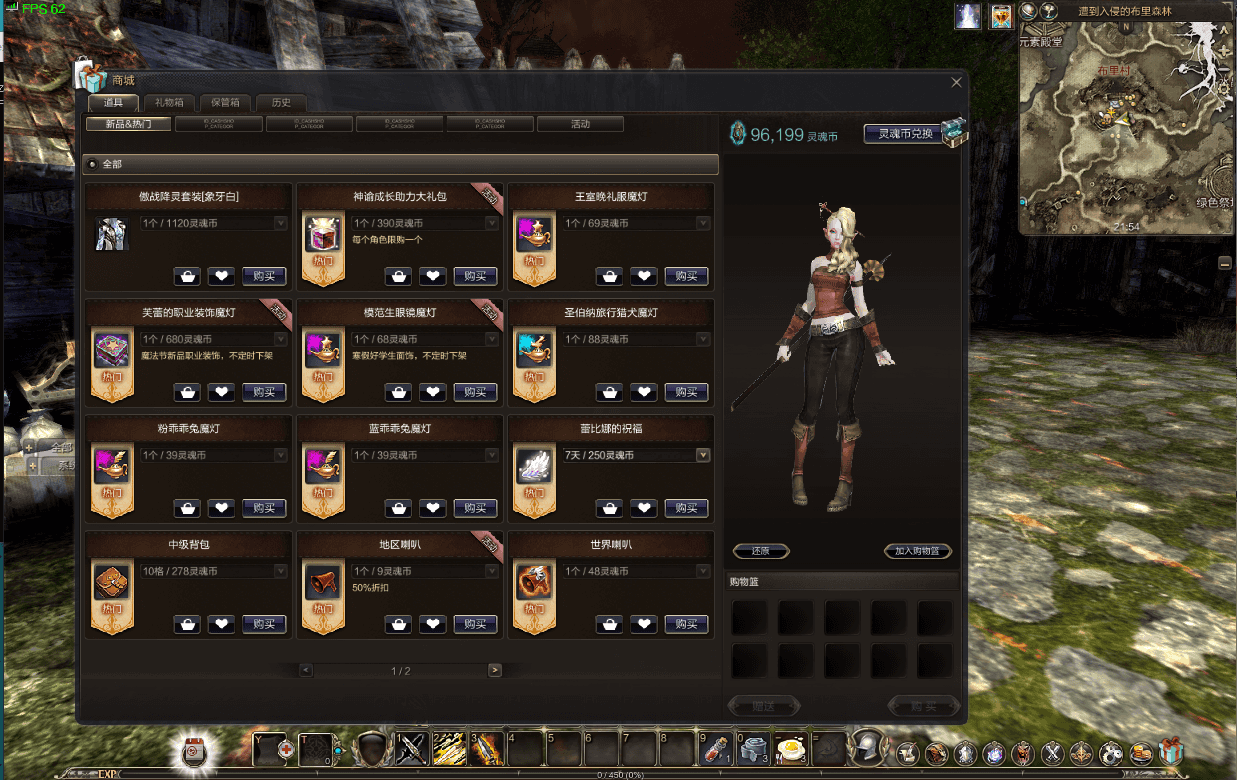This screenshot has height=780, width=1237.
Task: Select the 活动 category button
Action: point(580,125)
